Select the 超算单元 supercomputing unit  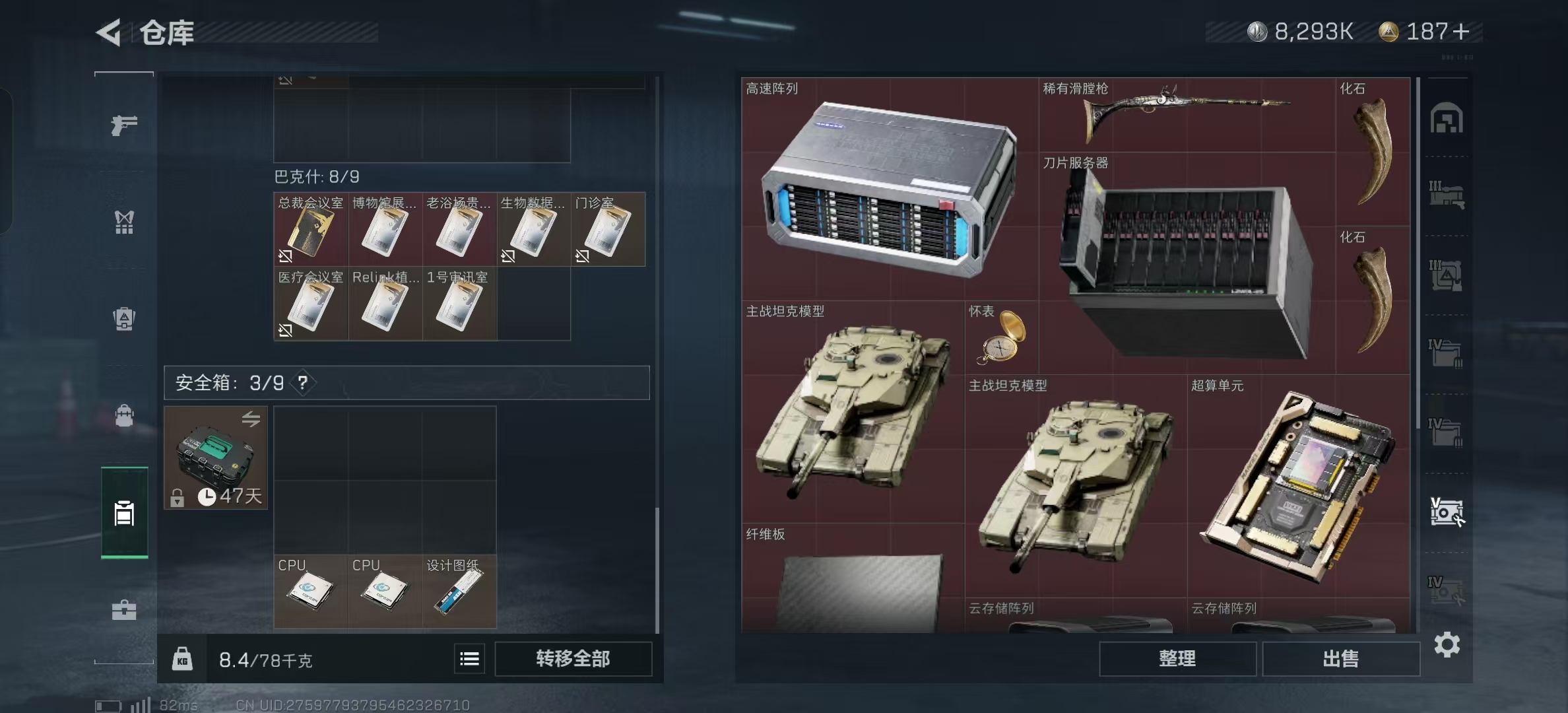tap(1298, 486)
